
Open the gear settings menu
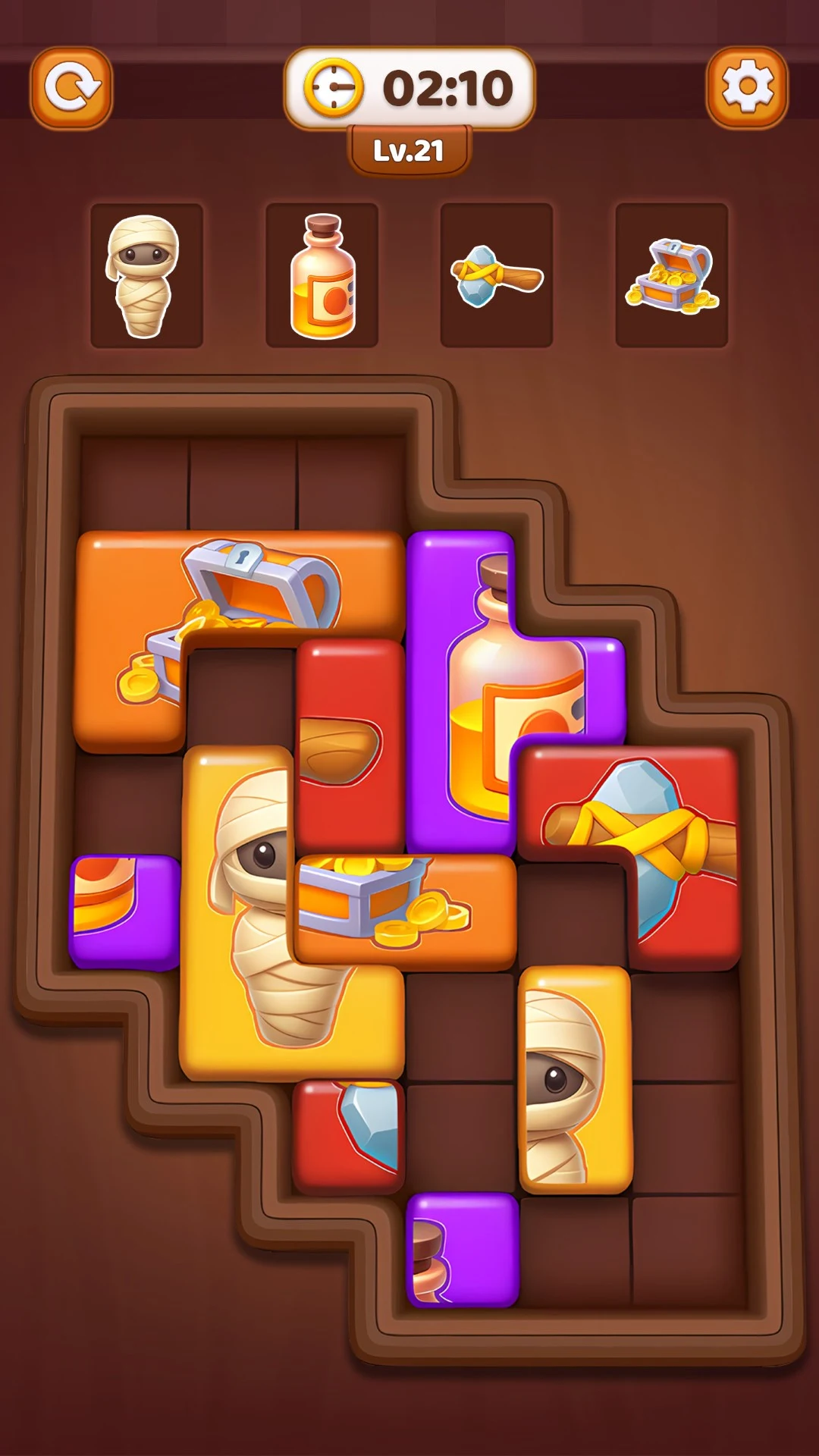click(747, 88)
